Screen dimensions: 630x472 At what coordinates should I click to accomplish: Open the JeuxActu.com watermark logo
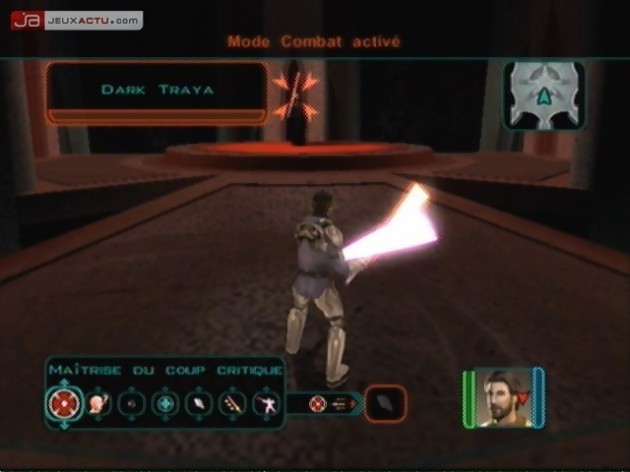(x=76, y=19)
